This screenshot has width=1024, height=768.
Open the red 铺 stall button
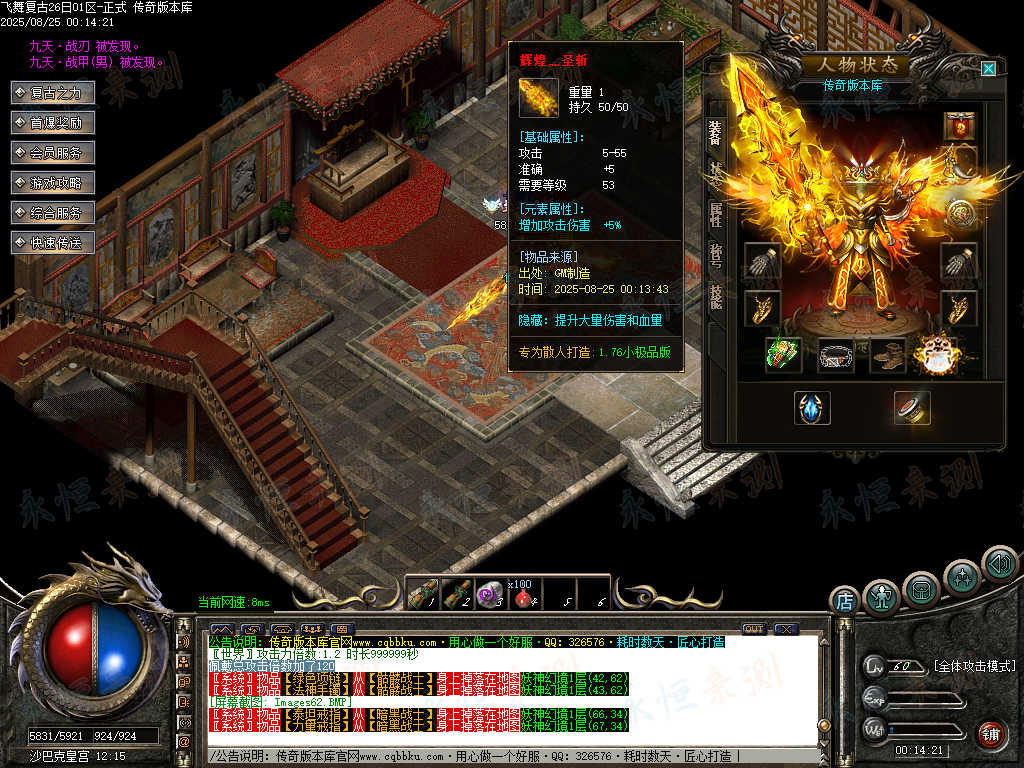click(x=990, y=735)
